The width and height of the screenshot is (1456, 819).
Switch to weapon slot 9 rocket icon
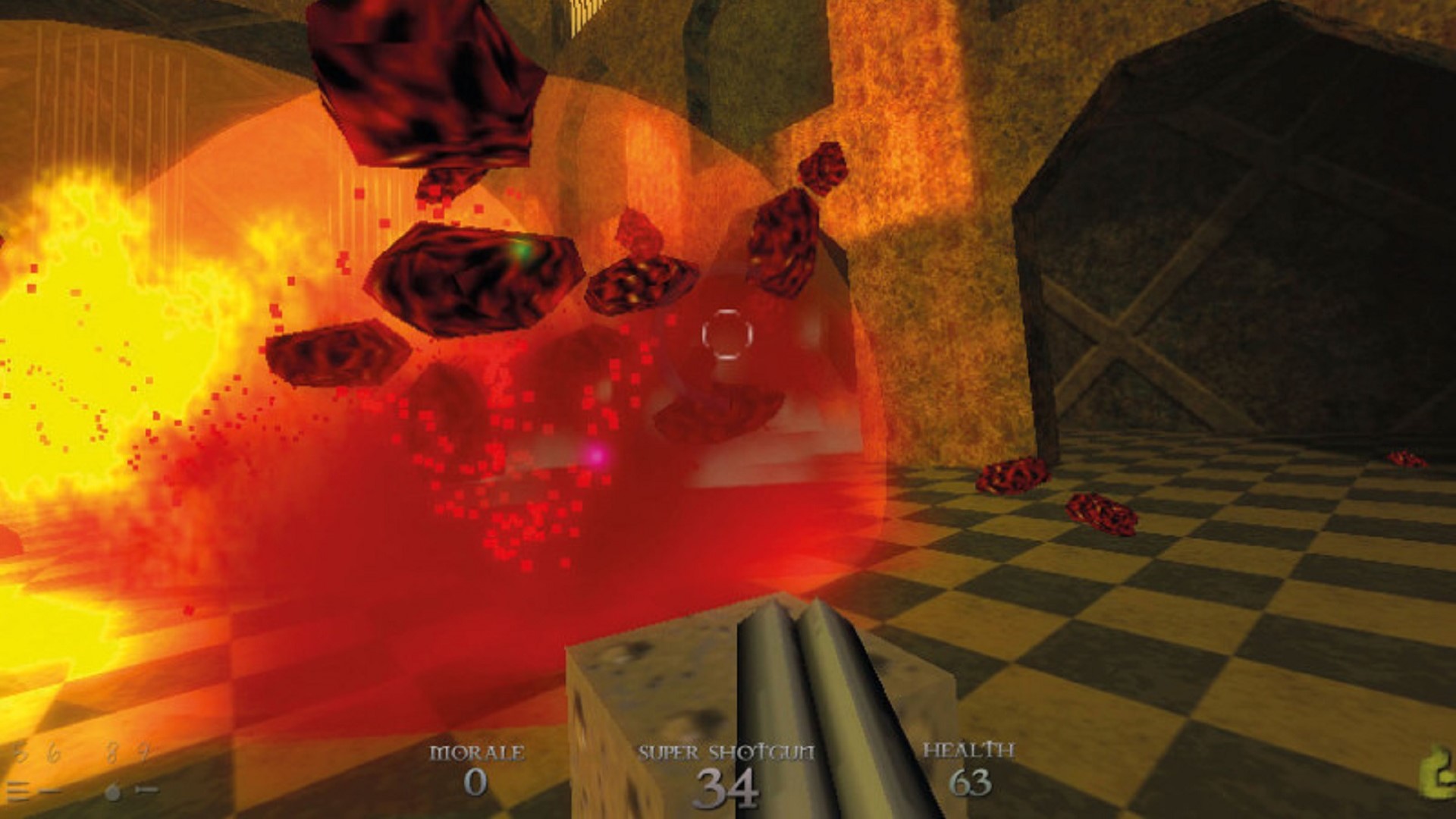[146, 791]
